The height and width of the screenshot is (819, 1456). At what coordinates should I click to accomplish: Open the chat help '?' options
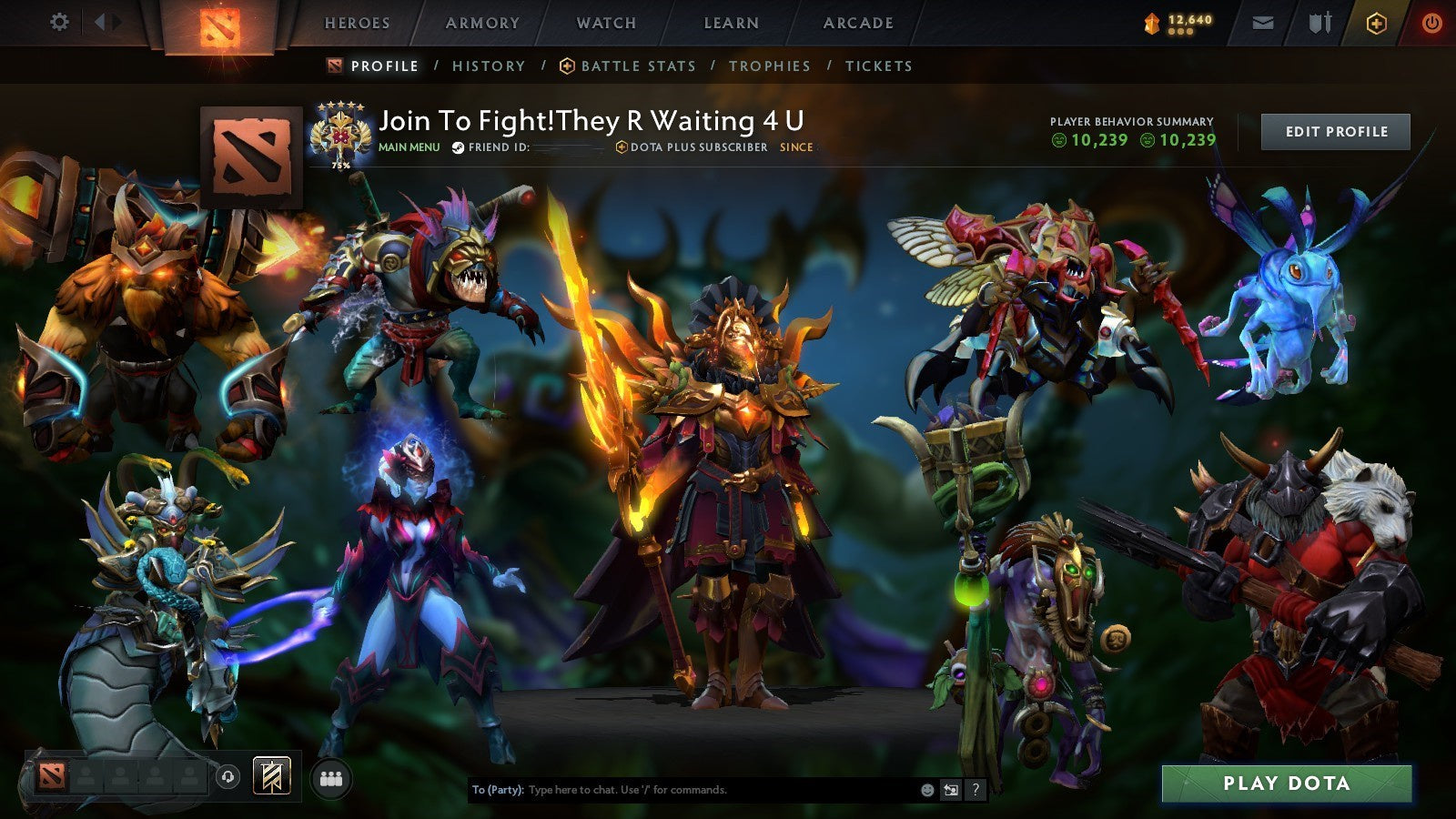pyautogui.click(x=976, y=790)
